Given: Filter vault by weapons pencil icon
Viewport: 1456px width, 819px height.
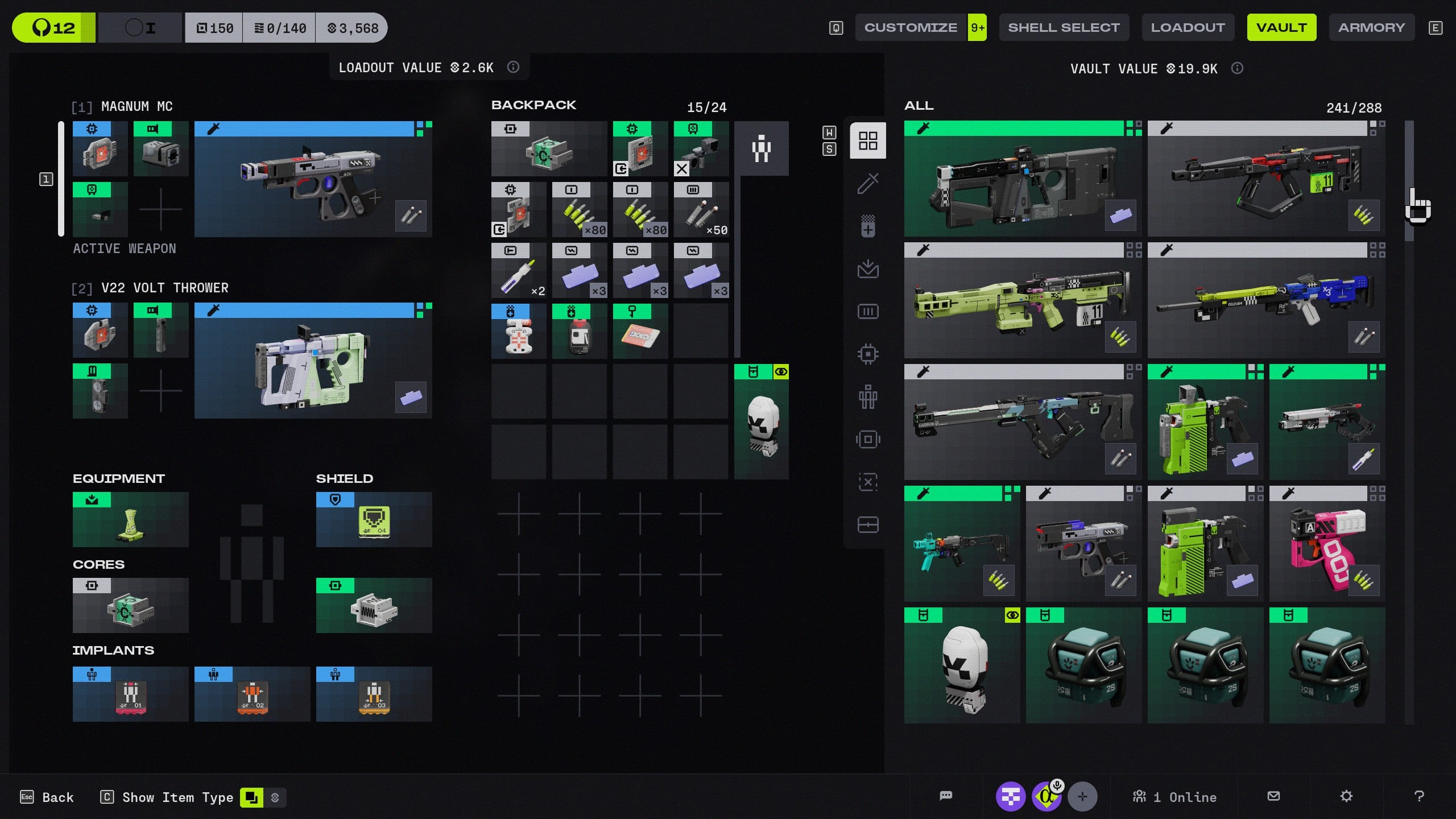Looking at the screenshot, I should [x=868, y=183].
